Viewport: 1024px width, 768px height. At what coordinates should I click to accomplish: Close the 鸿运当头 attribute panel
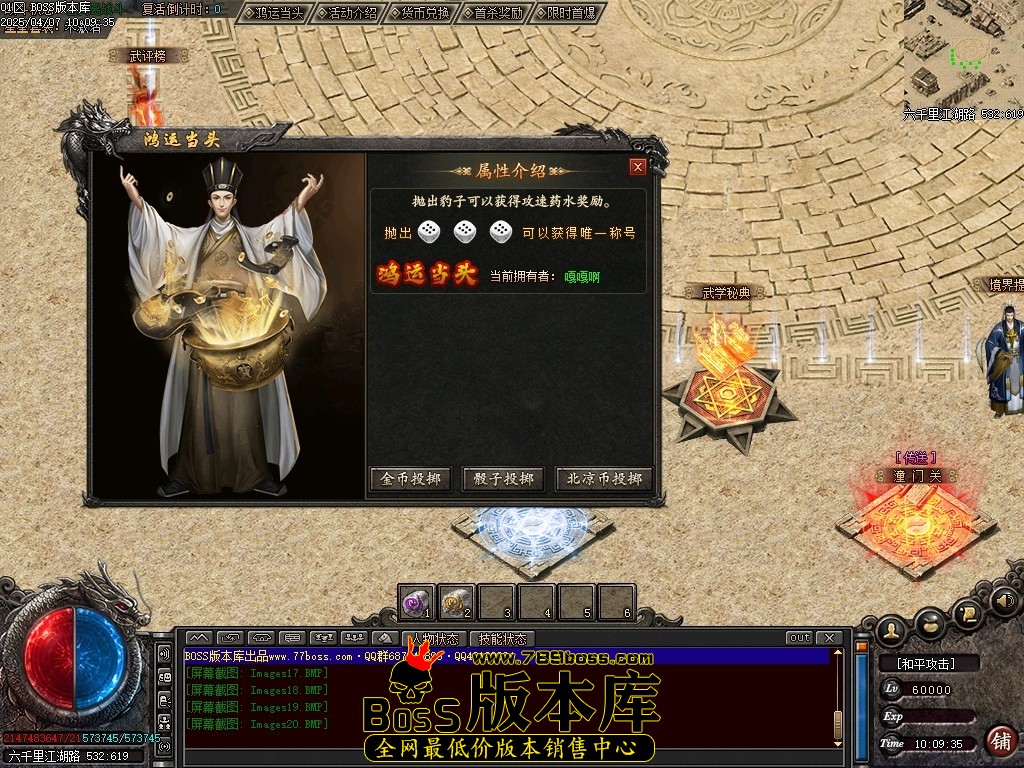tap(637, 167)
